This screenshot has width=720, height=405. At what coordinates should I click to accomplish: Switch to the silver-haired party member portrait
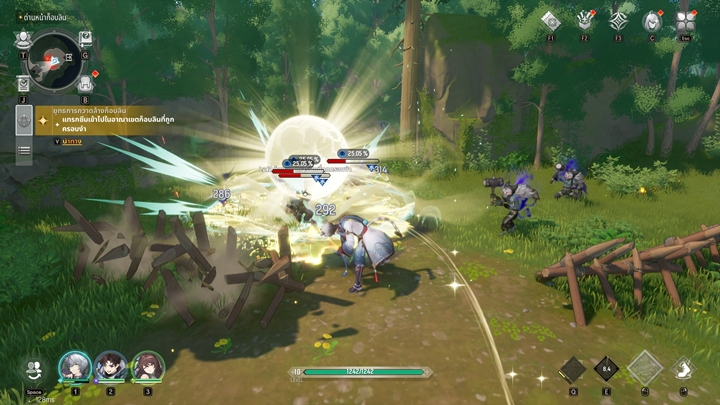(75, 366)
